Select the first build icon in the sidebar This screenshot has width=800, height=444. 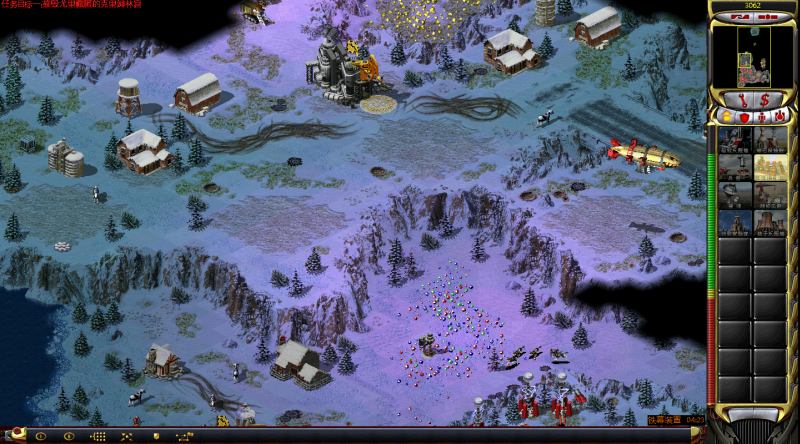pyautogui.click(x=735, y=140)
